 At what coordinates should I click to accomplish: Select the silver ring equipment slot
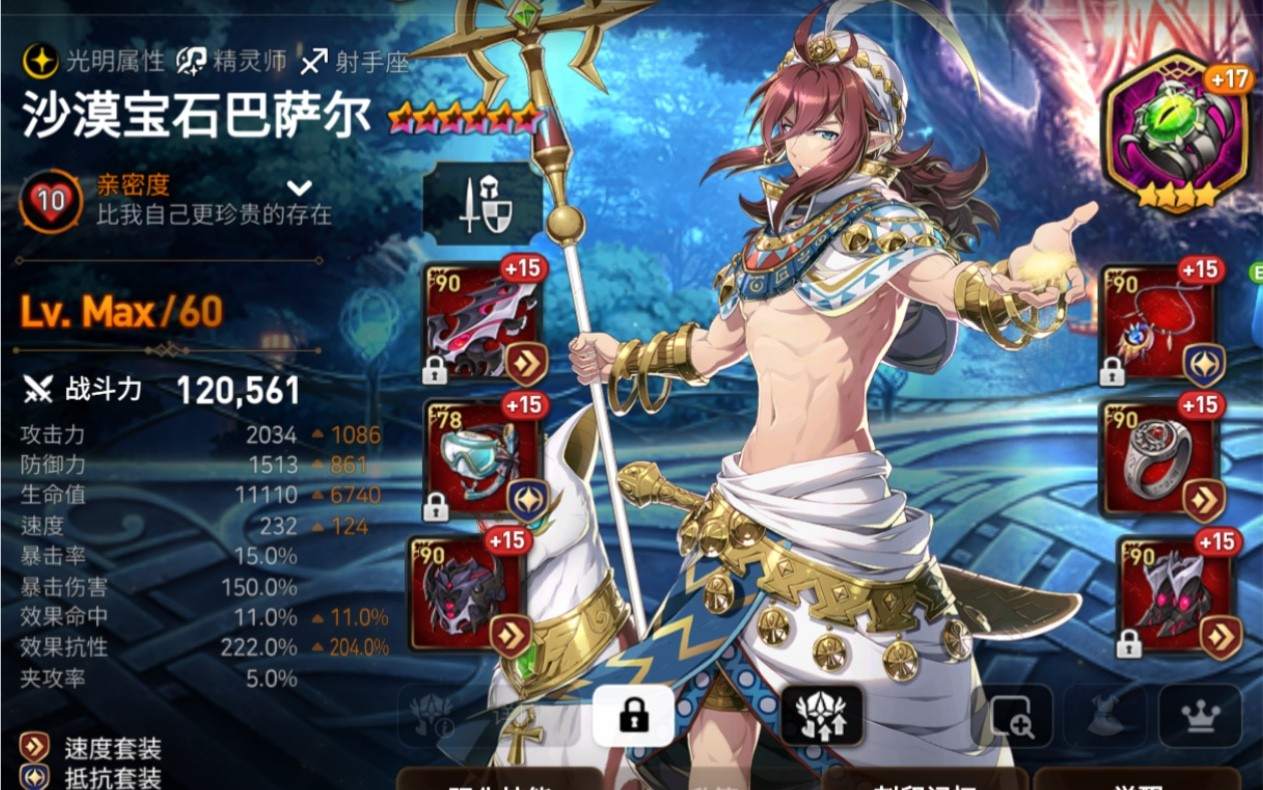click(1160, 460)
